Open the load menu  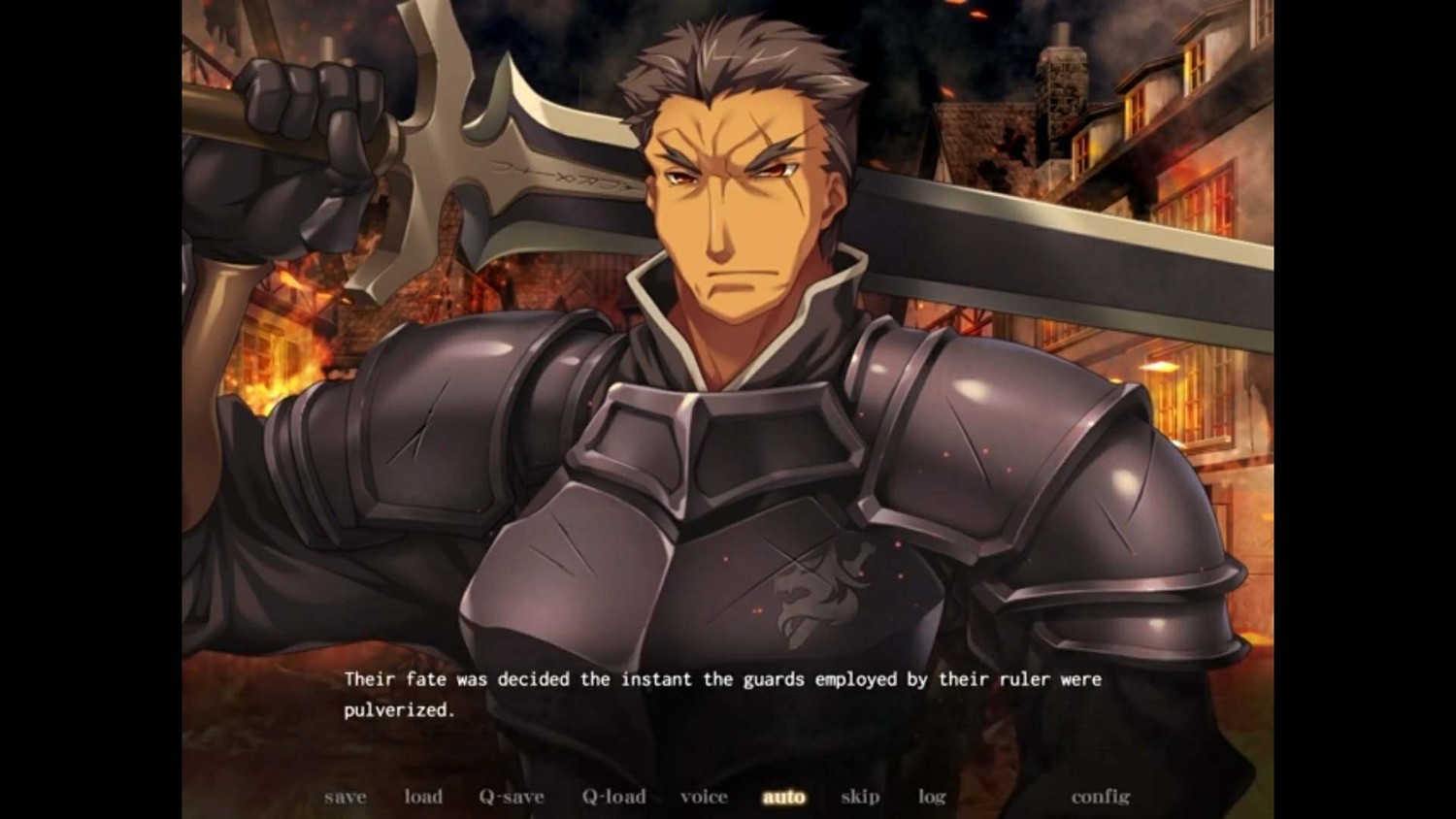(x=423, y=797)
